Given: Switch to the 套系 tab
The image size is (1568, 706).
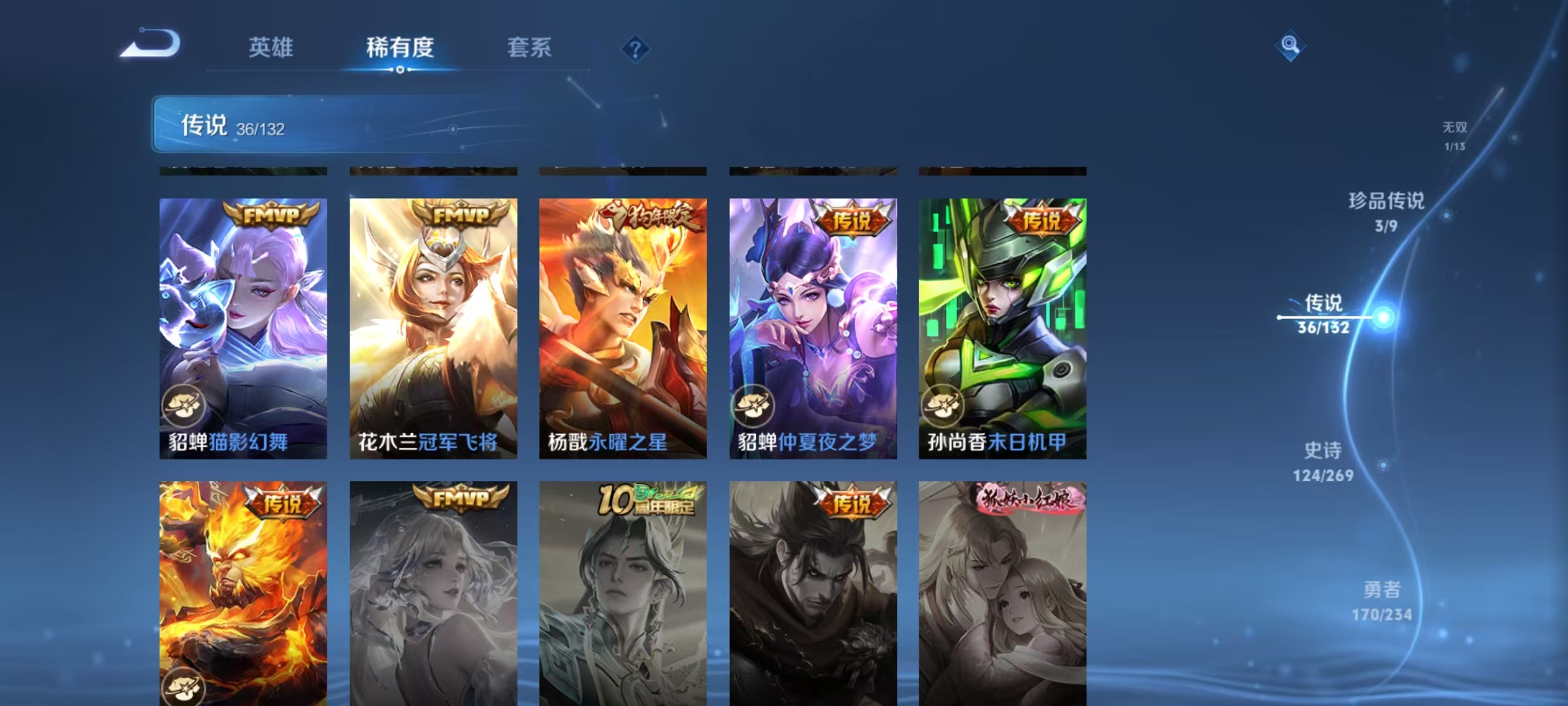Looking at the screenshot, I should [x=530, y=48].
